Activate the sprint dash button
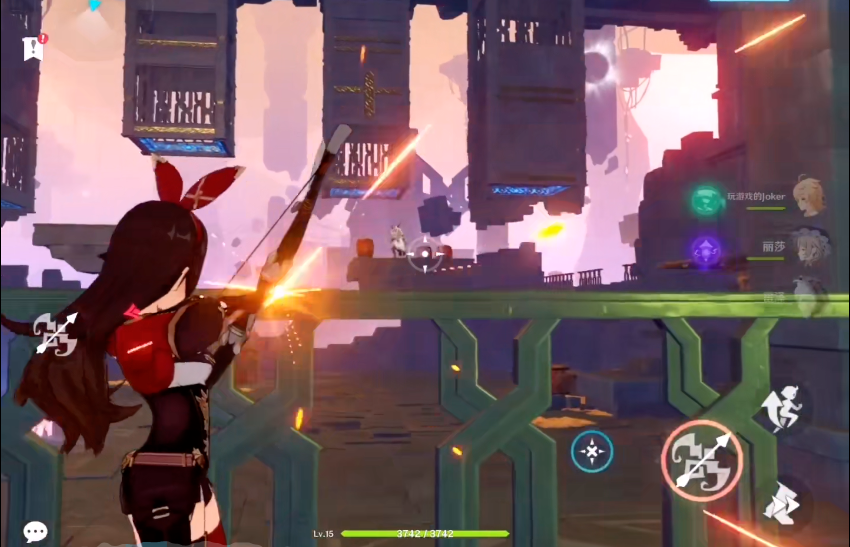 click(781, 503)
